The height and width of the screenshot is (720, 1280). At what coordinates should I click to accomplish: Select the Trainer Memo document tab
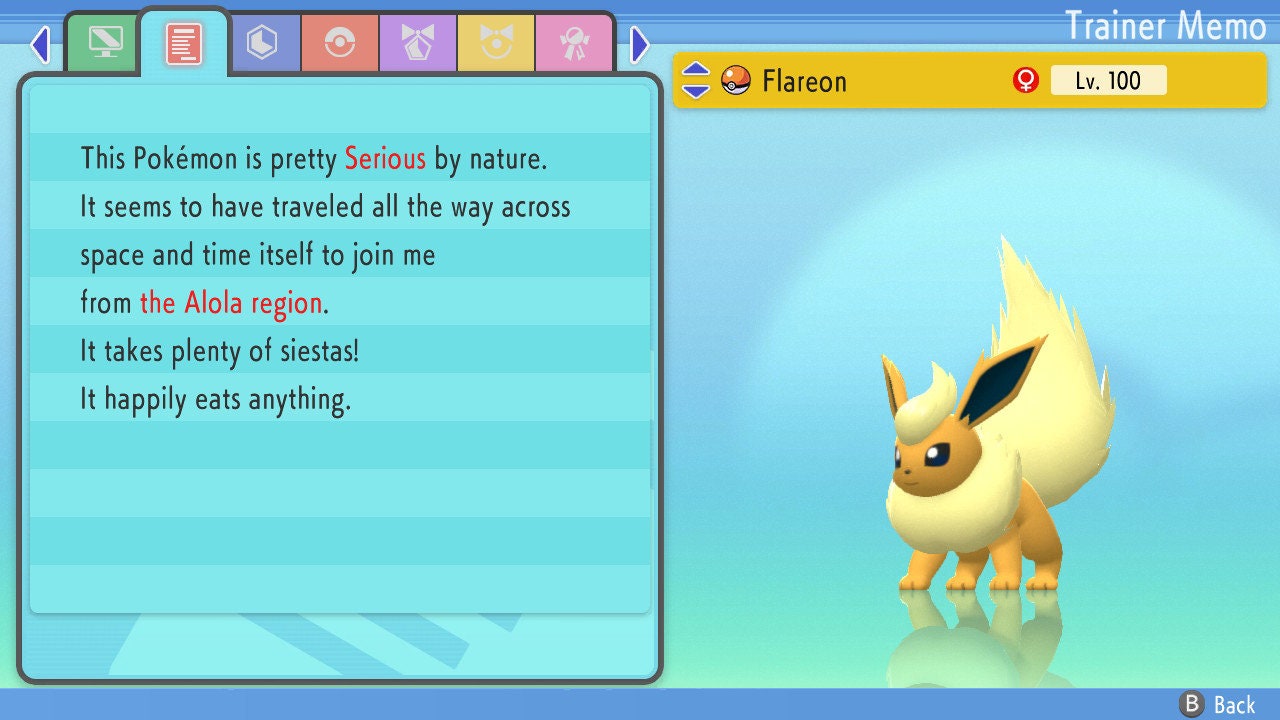click(184, 43)
